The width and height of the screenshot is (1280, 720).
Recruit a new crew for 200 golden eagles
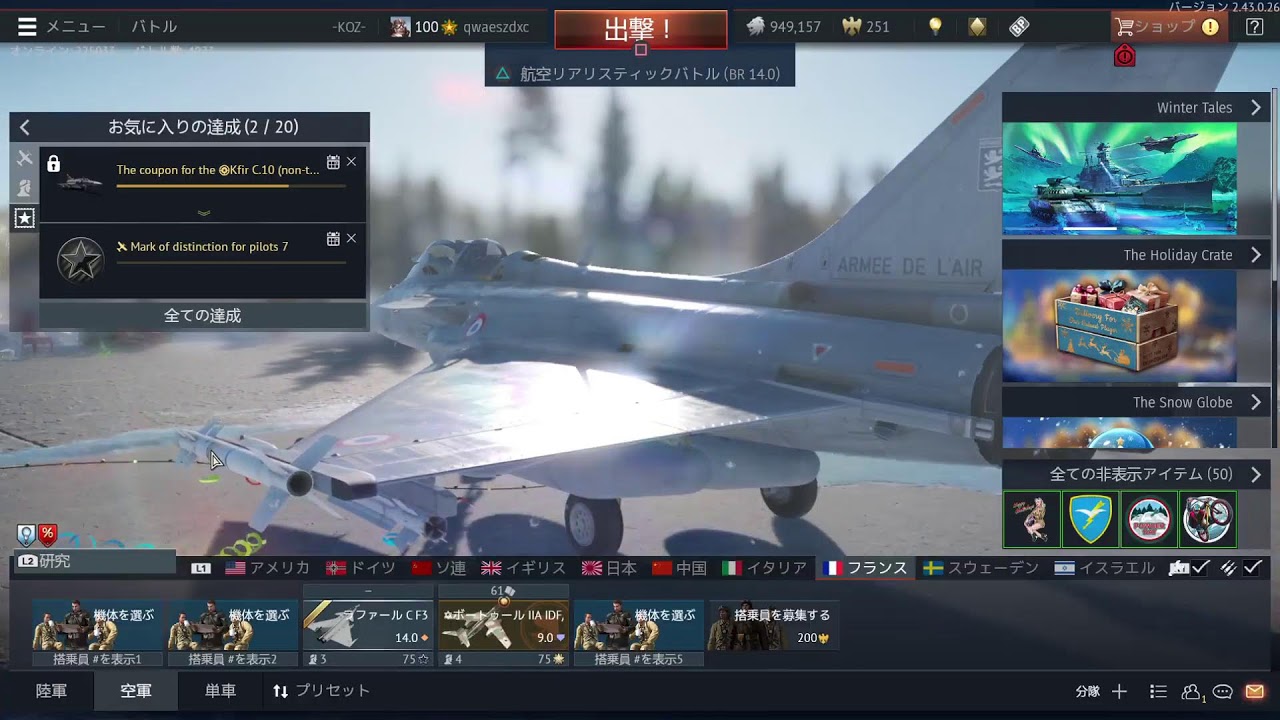[773, 625]
